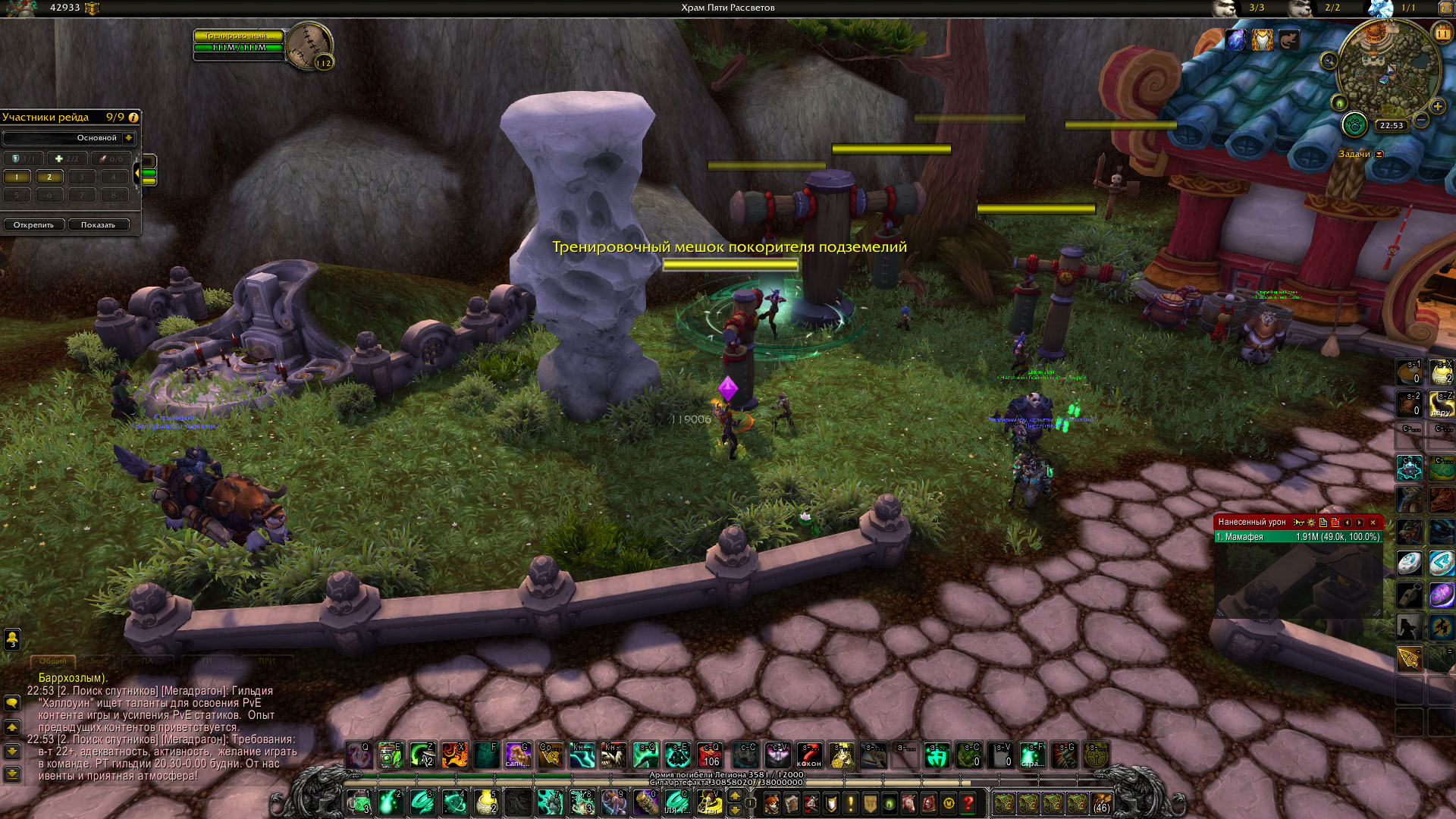Open the calendar icon showing 11
Screen dimensions: 1456x819
coord(1442,33)
